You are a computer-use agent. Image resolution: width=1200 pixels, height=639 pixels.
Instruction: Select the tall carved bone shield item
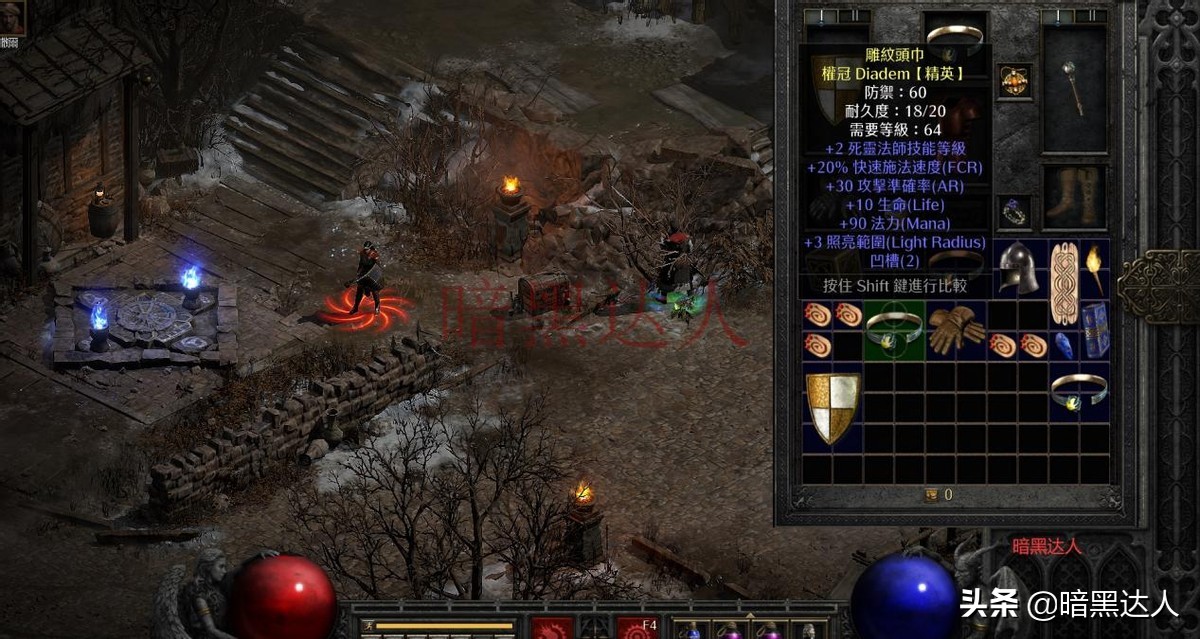coord(1063,282)
